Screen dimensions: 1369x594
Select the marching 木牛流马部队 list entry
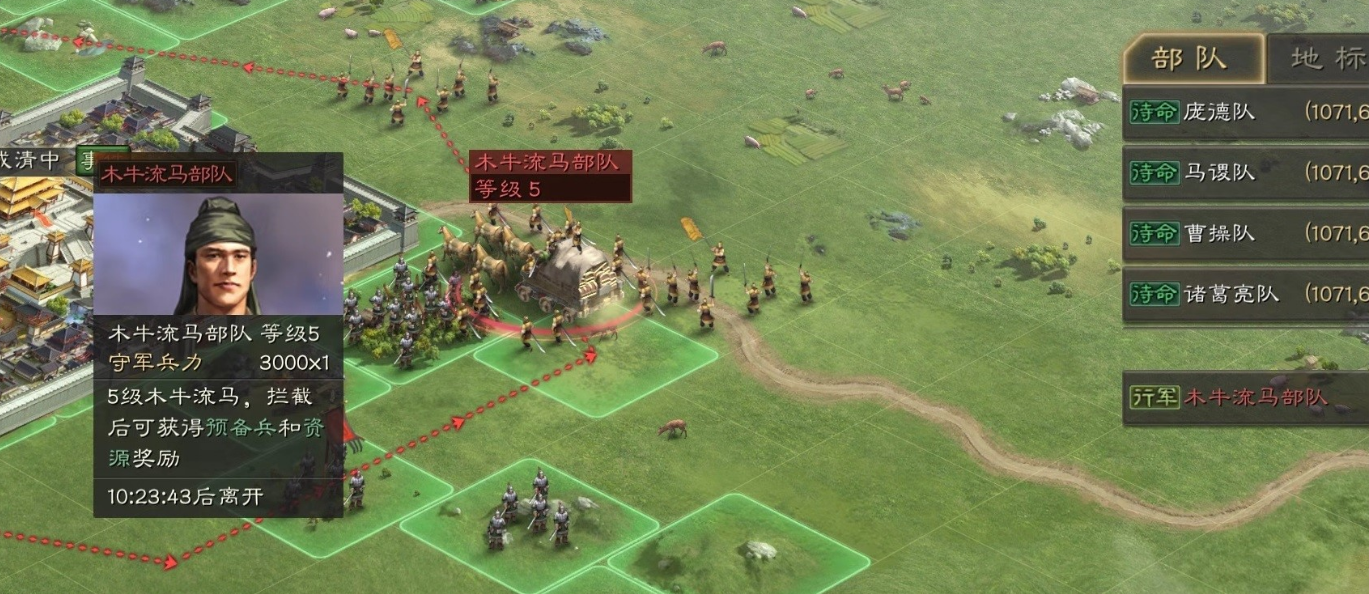pyautogui.click(x=1245, y=398)
